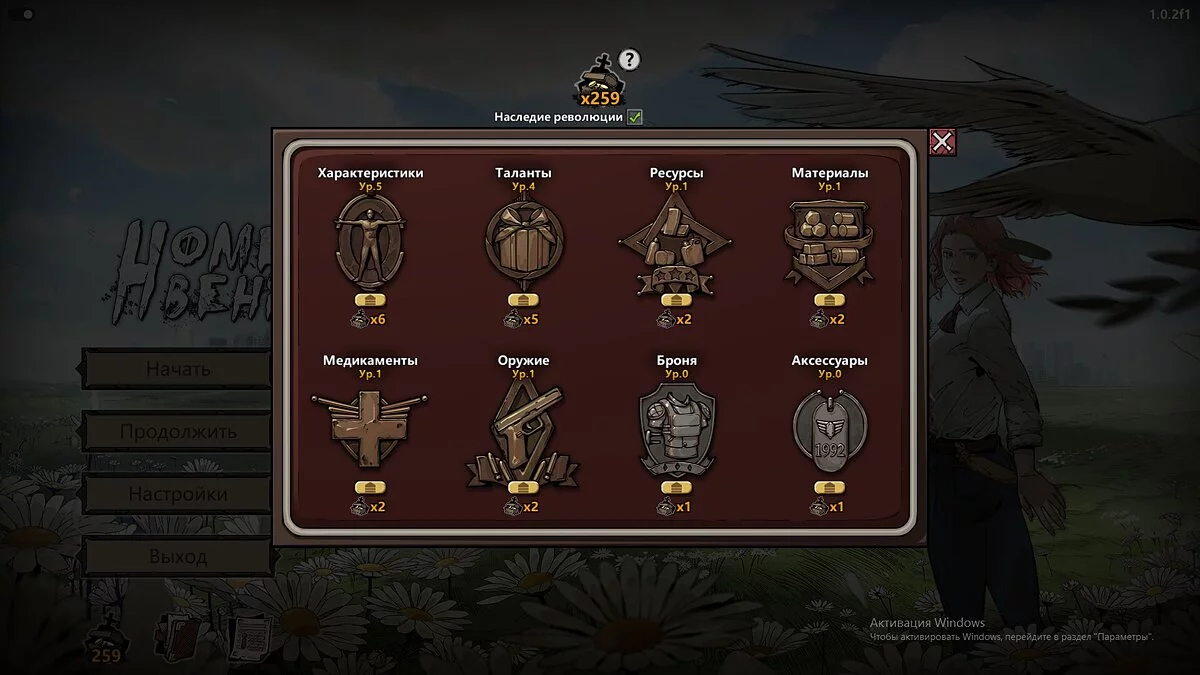The width and height of the screenshot is (1200, 675).
Task: Select the Характеристики Vitruvian man emblem
Action: (x=370, y=241)
